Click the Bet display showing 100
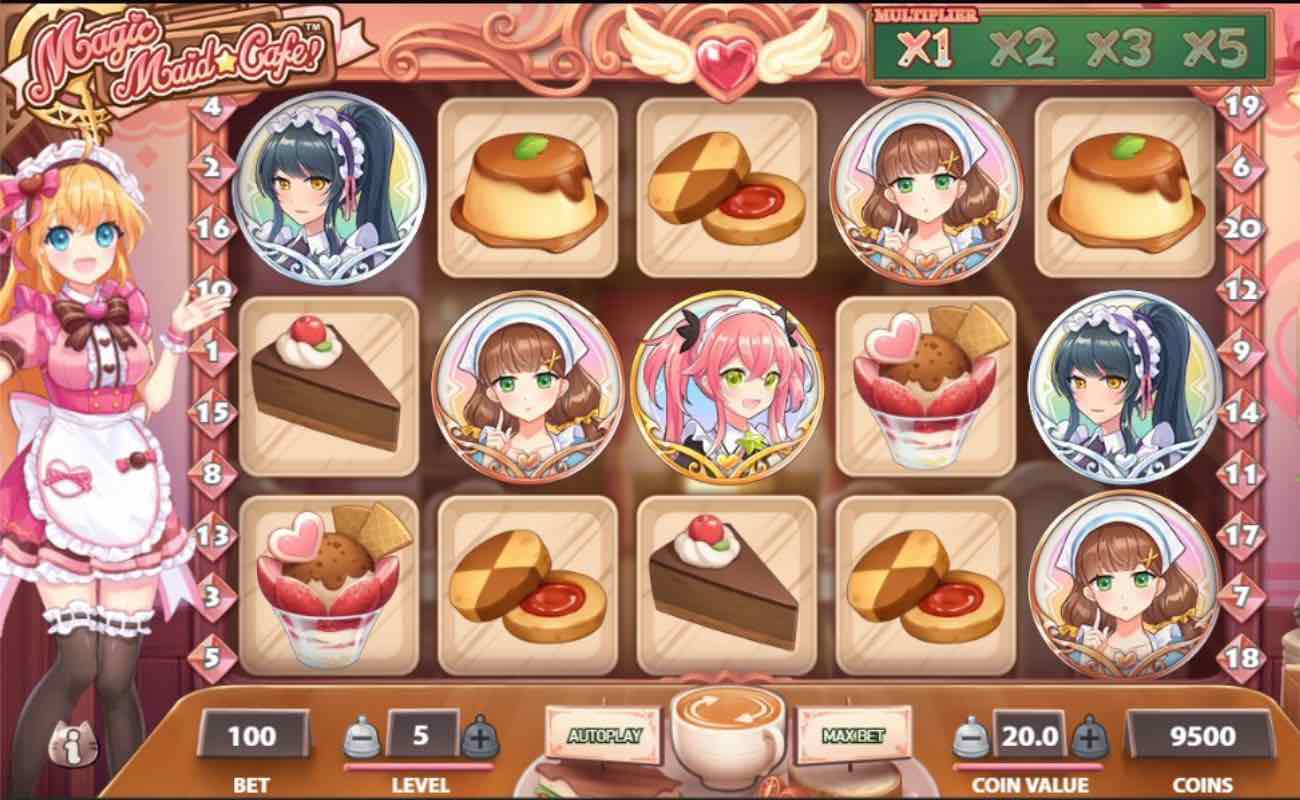This screenshot has width=1300, height=800. (253, 735)
